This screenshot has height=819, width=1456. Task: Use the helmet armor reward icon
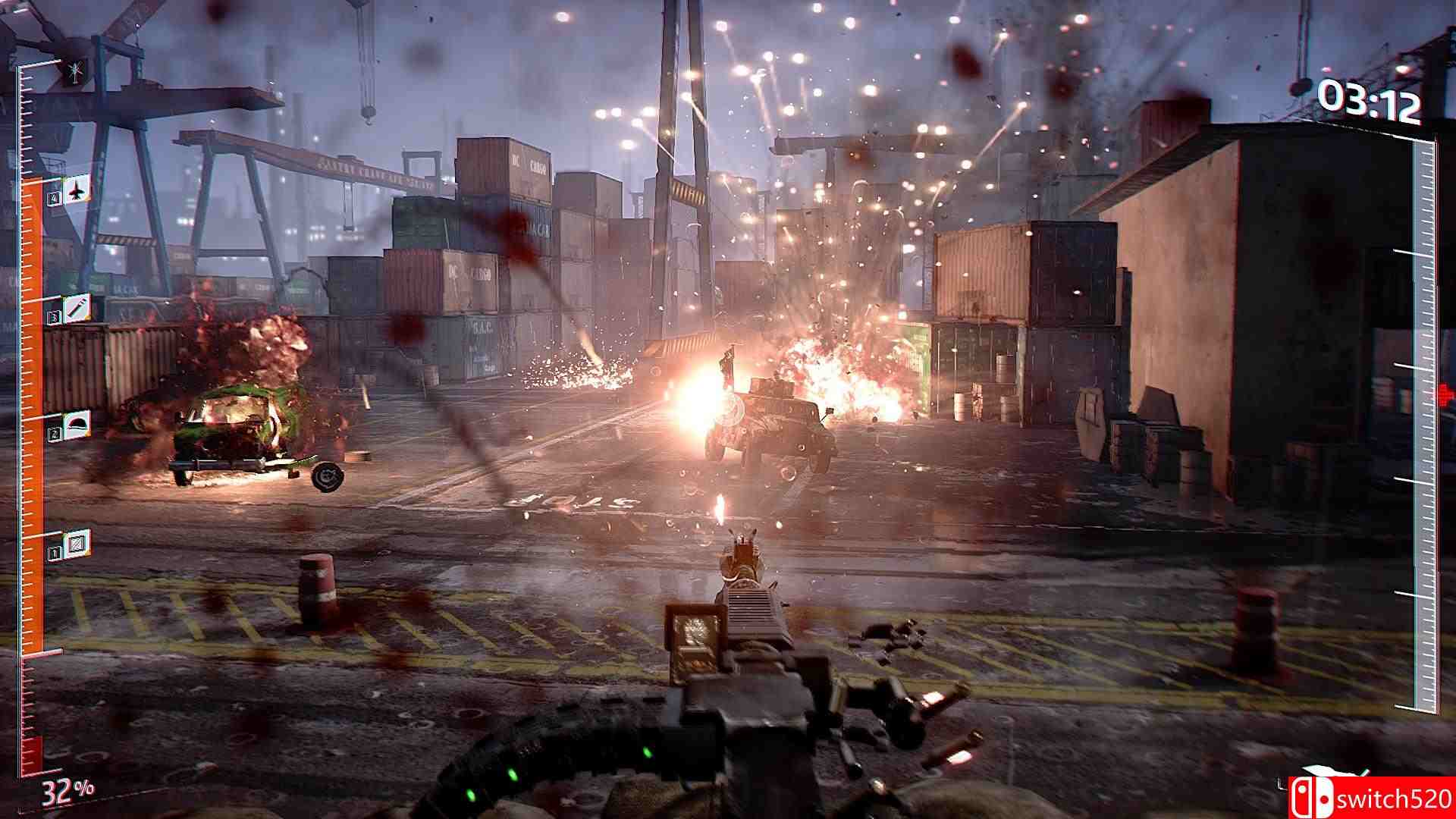click(x=77, y=424)
